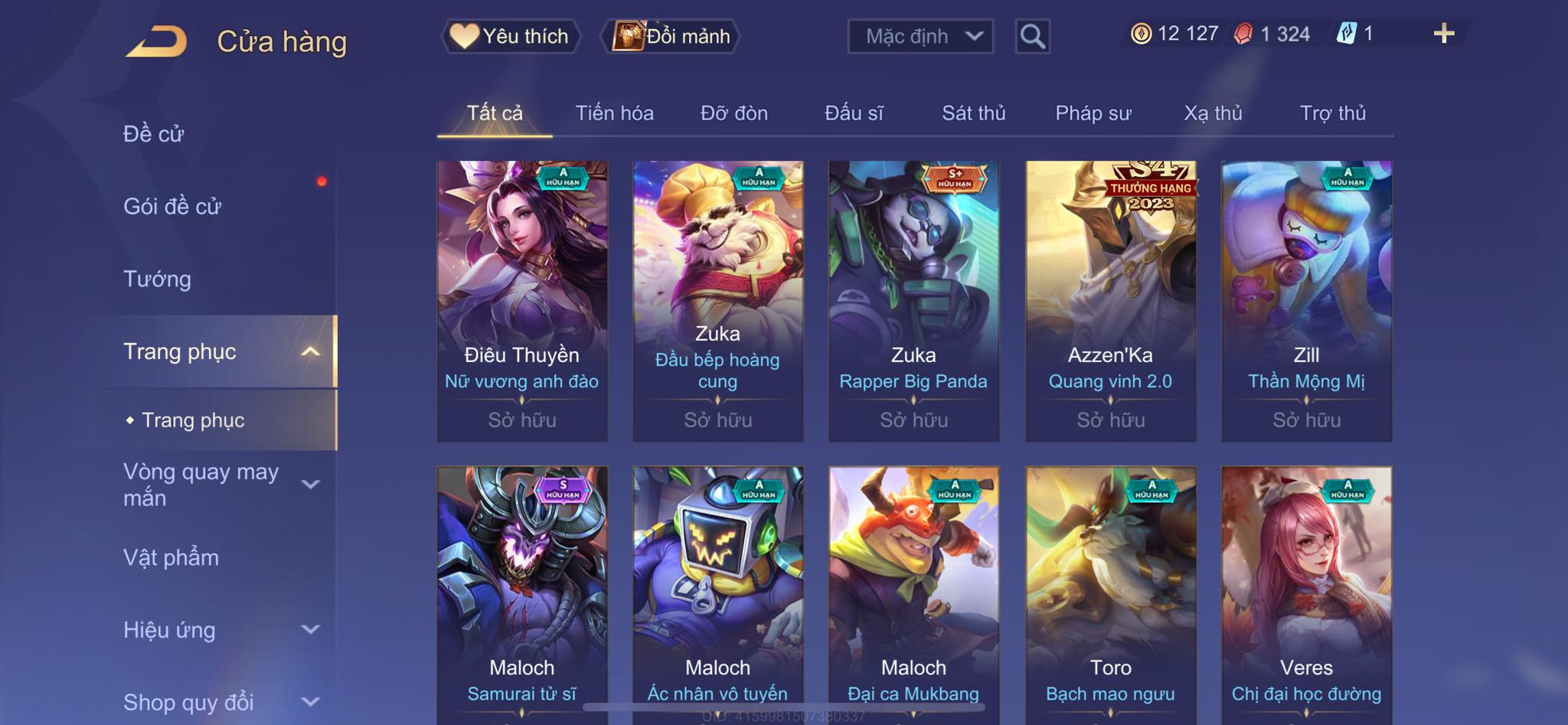Image resolution: width=1568 pixels, height=725 pixels.
Task: Go to the Tướng shop section
Action: pyautogui.click(x=157, y=279)
